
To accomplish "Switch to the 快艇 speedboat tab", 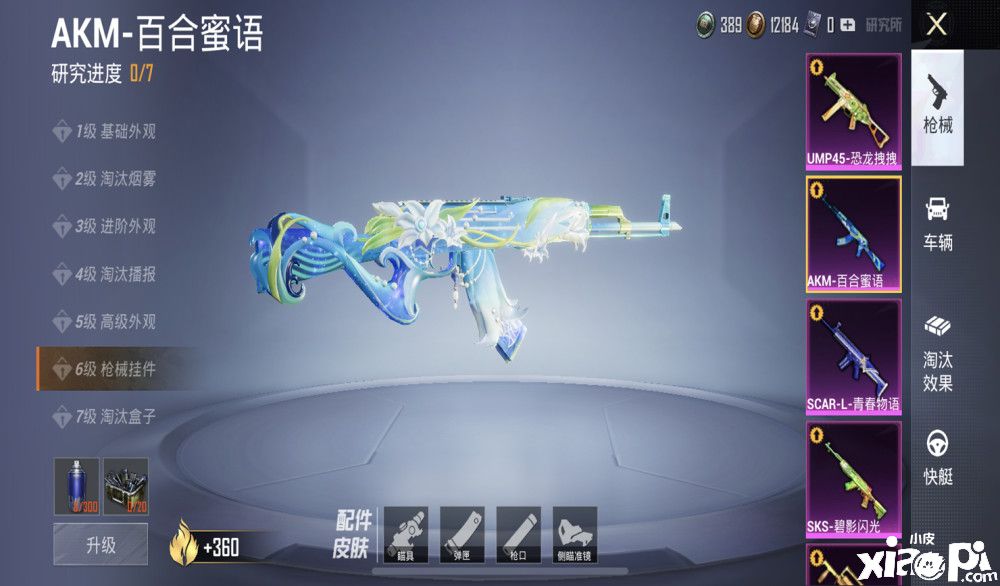I will (x=937, y=458).
